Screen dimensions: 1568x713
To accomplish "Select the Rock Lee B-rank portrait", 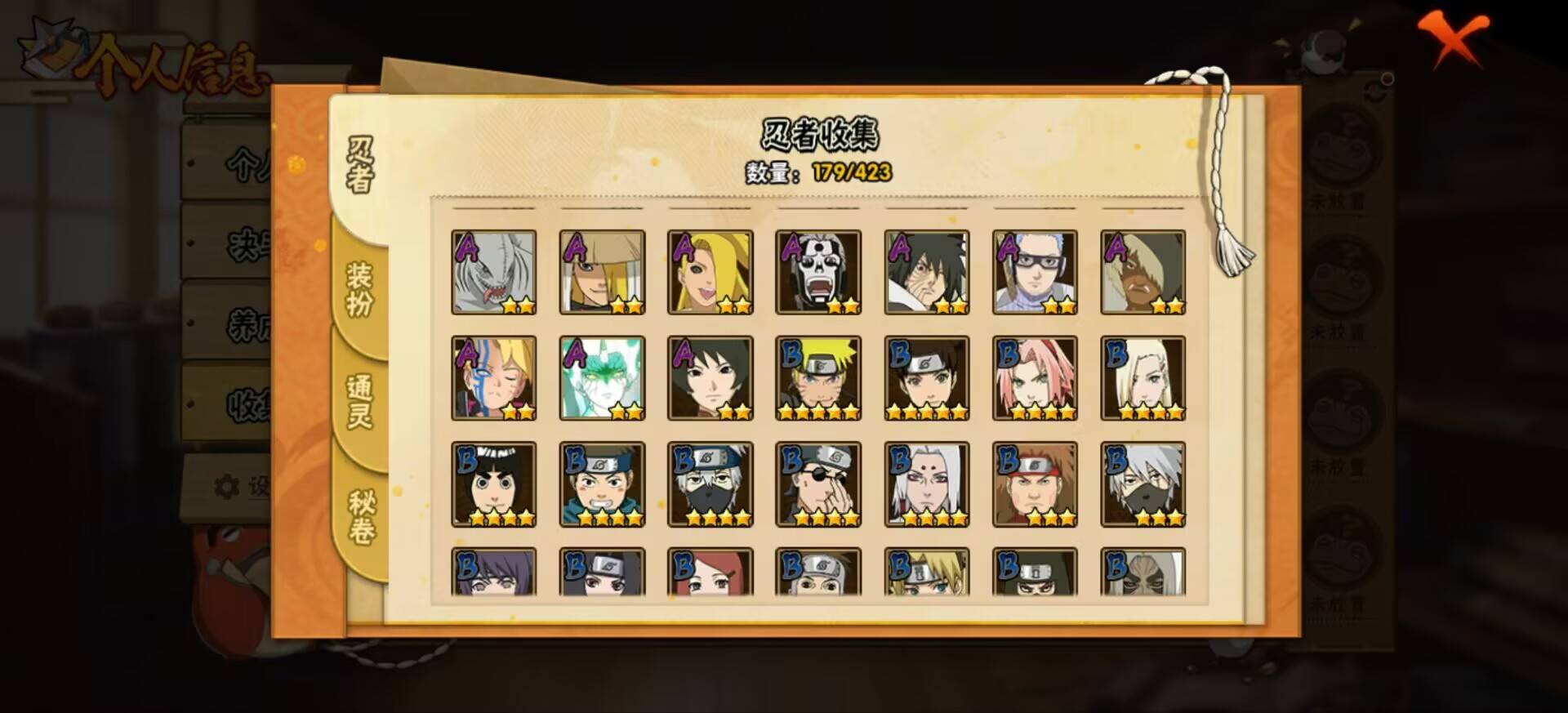I will 494,484.
